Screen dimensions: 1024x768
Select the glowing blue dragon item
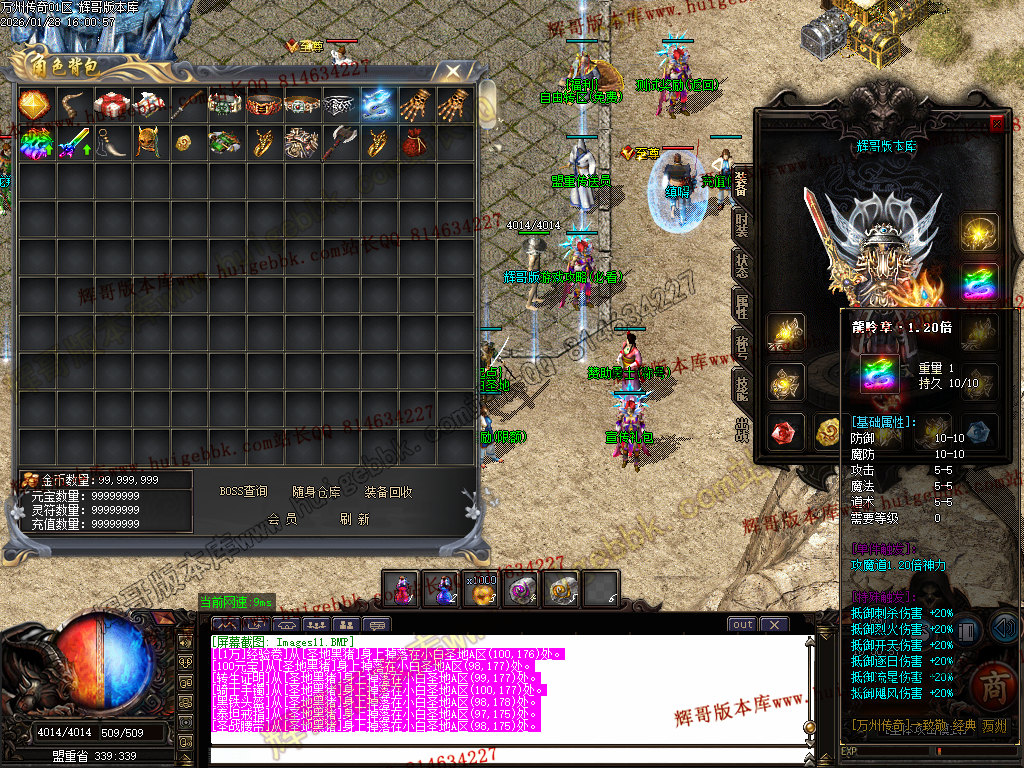pos(378,104)
